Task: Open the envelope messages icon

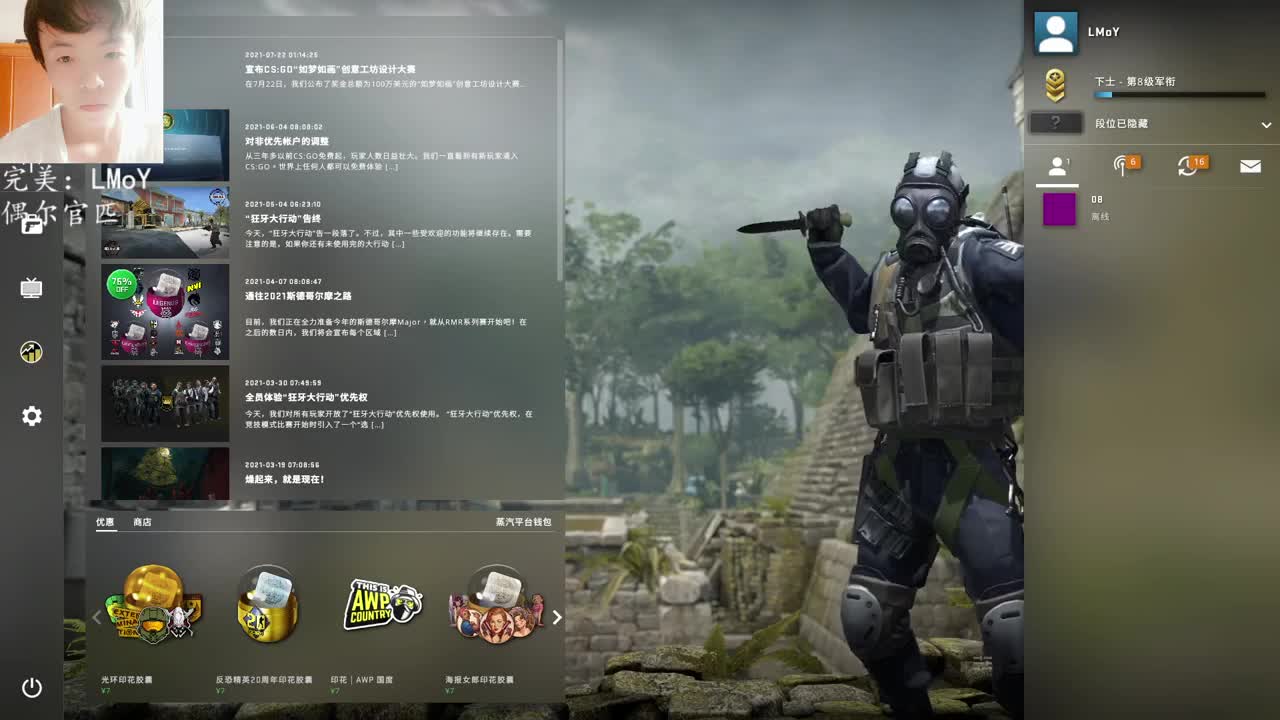Action: pos(1249,166)
